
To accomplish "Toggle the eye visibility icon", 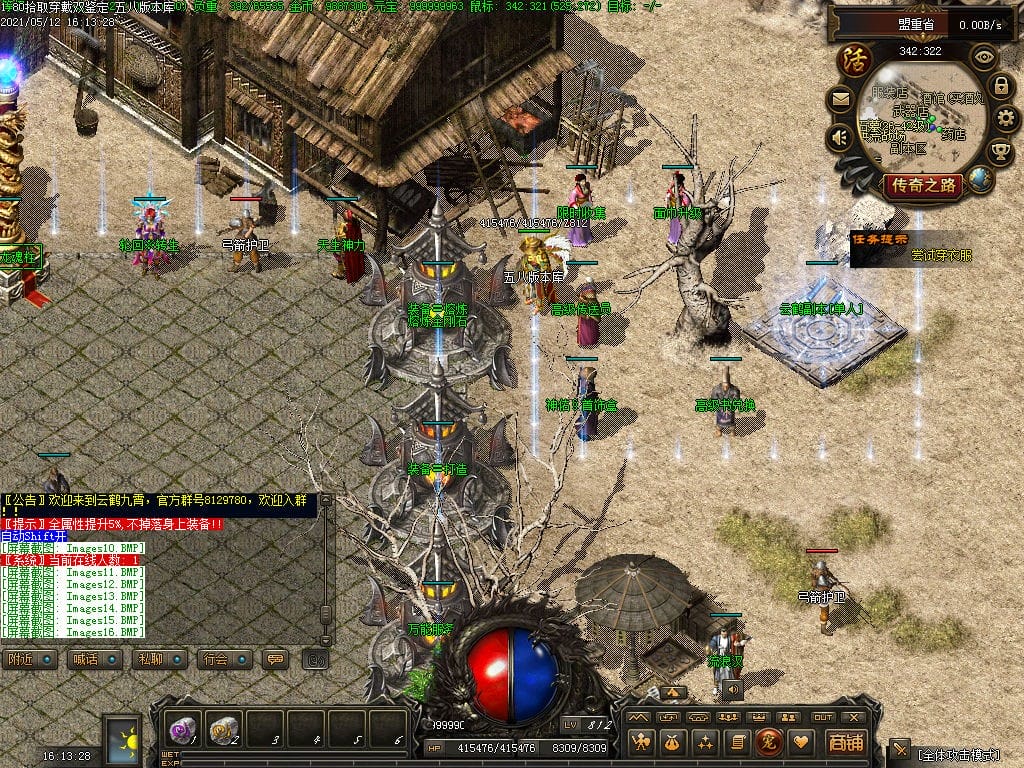I will (985, 56).
